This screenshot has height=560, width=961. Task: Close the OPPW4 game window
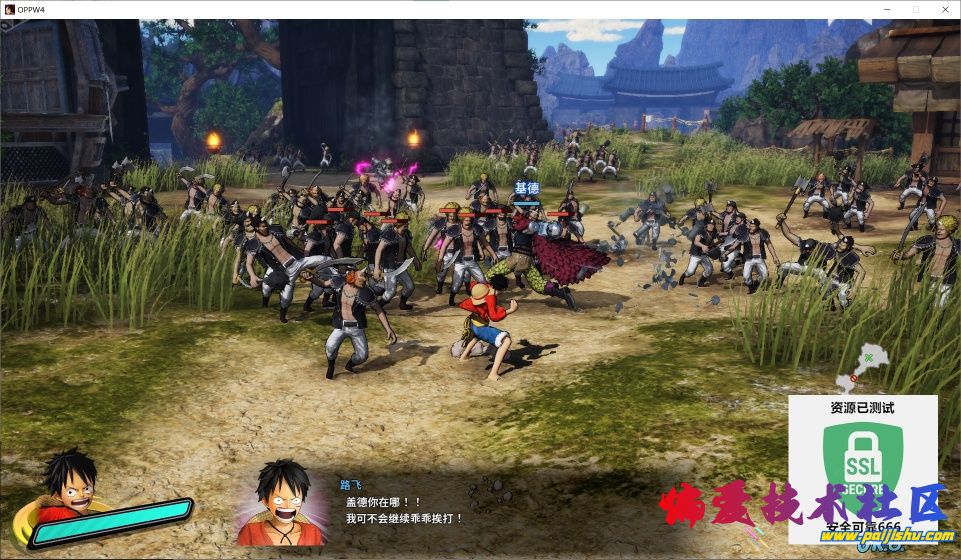pyautogui.click(x=943, y=9)
